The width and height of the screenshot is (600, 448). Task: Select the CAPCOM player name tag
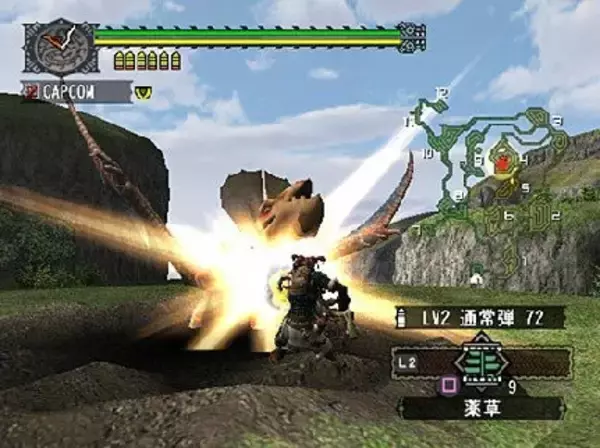[77, 92]
